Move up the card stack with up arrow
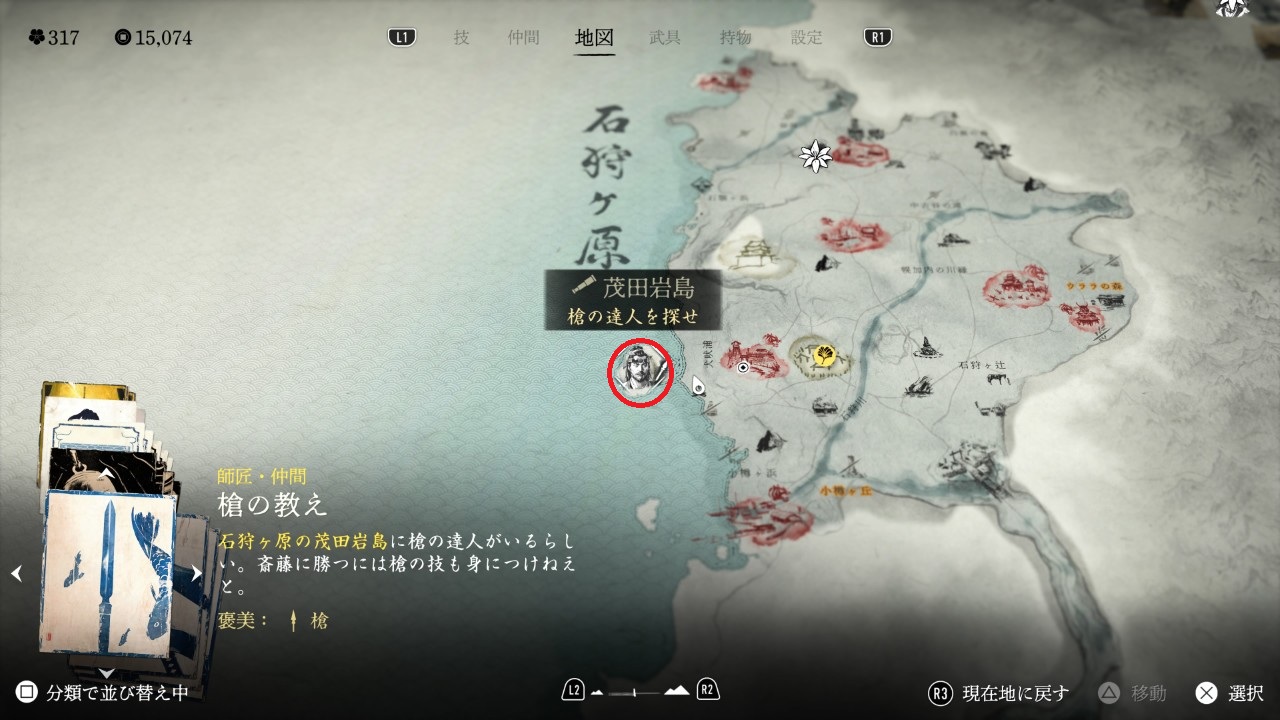Screen dimensions: 1280x720 [x=107, y=473]
